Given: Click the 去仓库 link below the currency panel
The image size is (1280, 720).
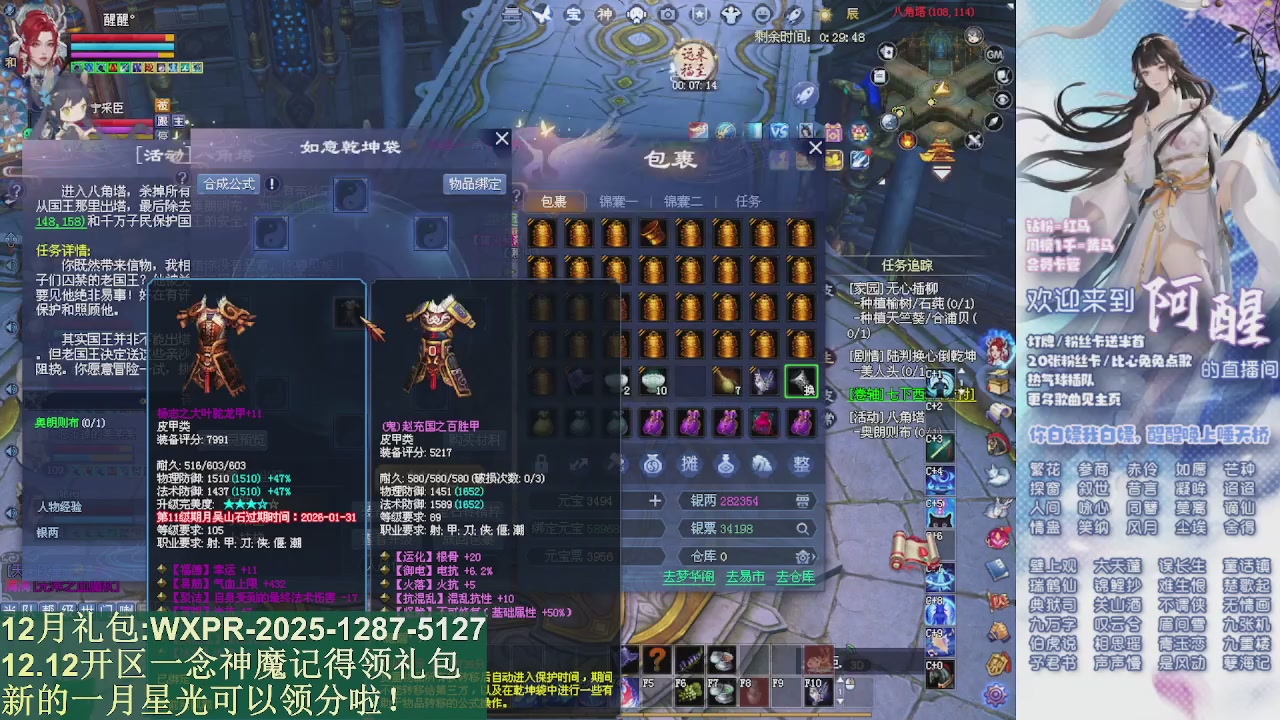Looking at the screenshot, I should [x=796, y=577].
